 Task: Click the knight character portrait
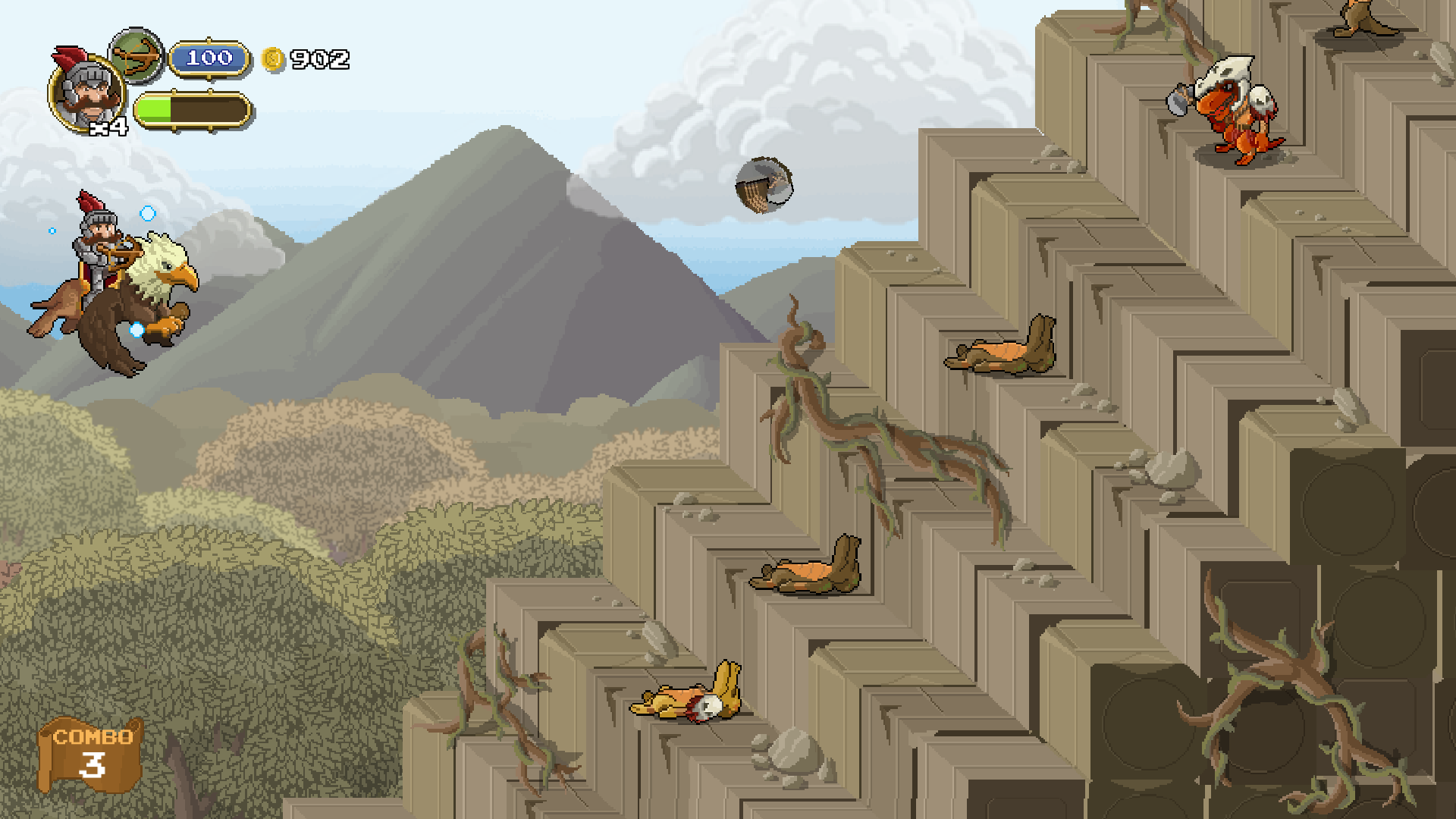(x=87, y=93)
